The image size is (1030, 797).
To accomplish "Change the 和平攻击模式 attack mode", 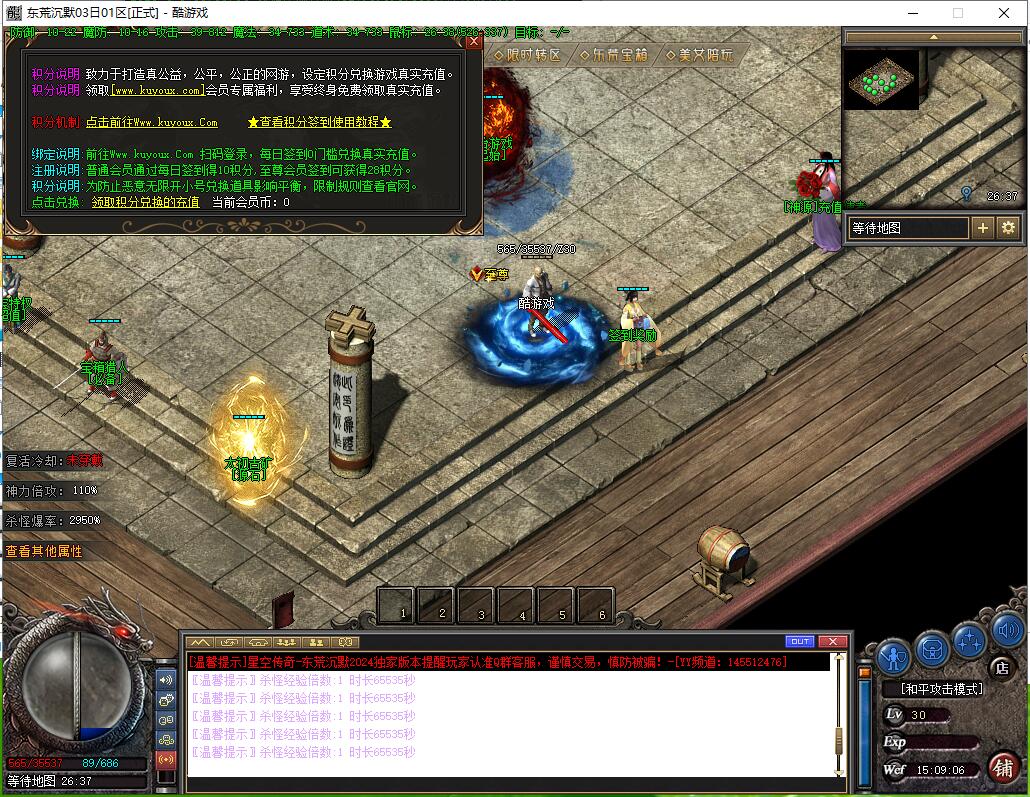I will point(941,689).
